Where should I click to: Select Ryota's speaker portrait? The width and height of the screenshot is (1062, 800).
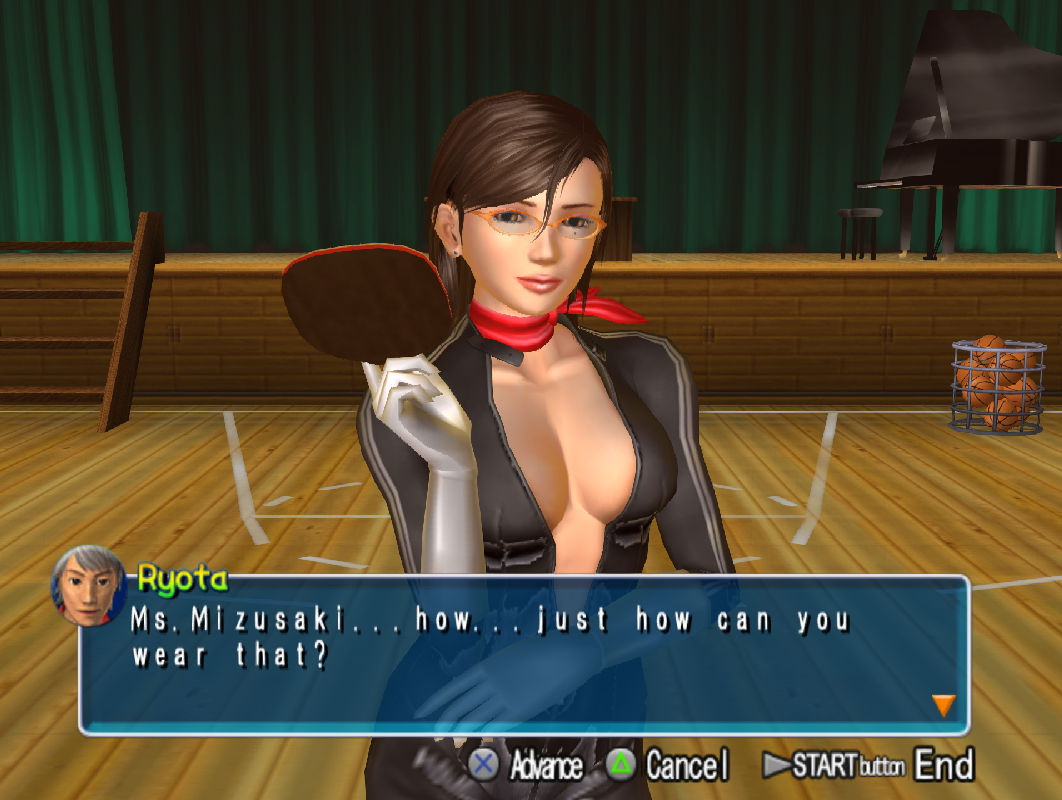[90, 585]
